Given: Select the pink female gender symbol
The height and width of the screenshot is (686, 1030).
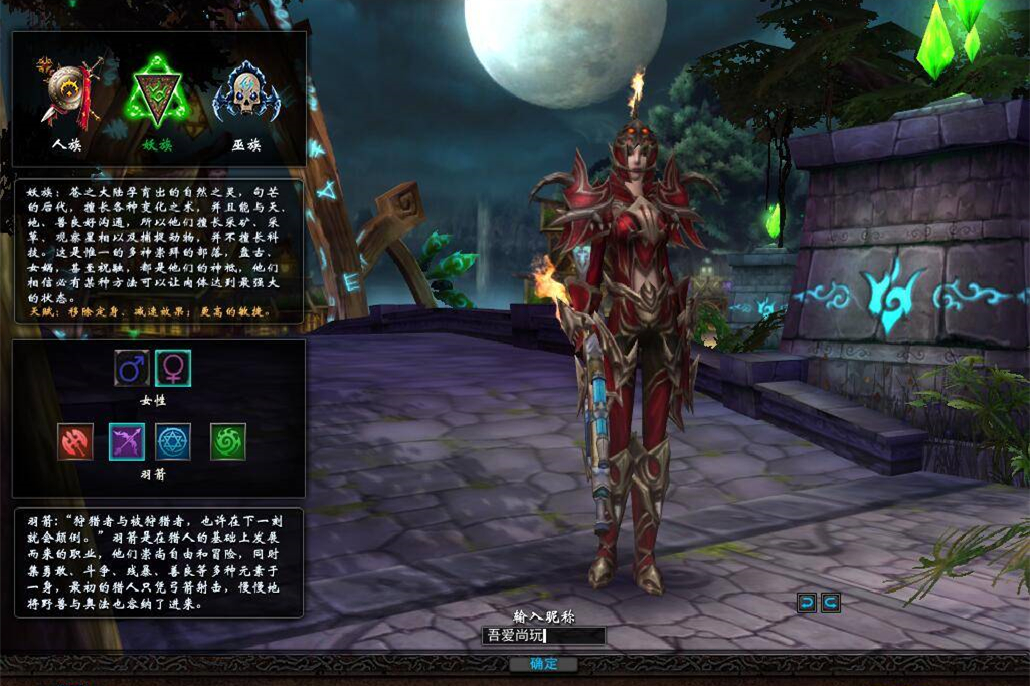Looking at the screenshot, I should pyautogui.click(x=173, y=368).
